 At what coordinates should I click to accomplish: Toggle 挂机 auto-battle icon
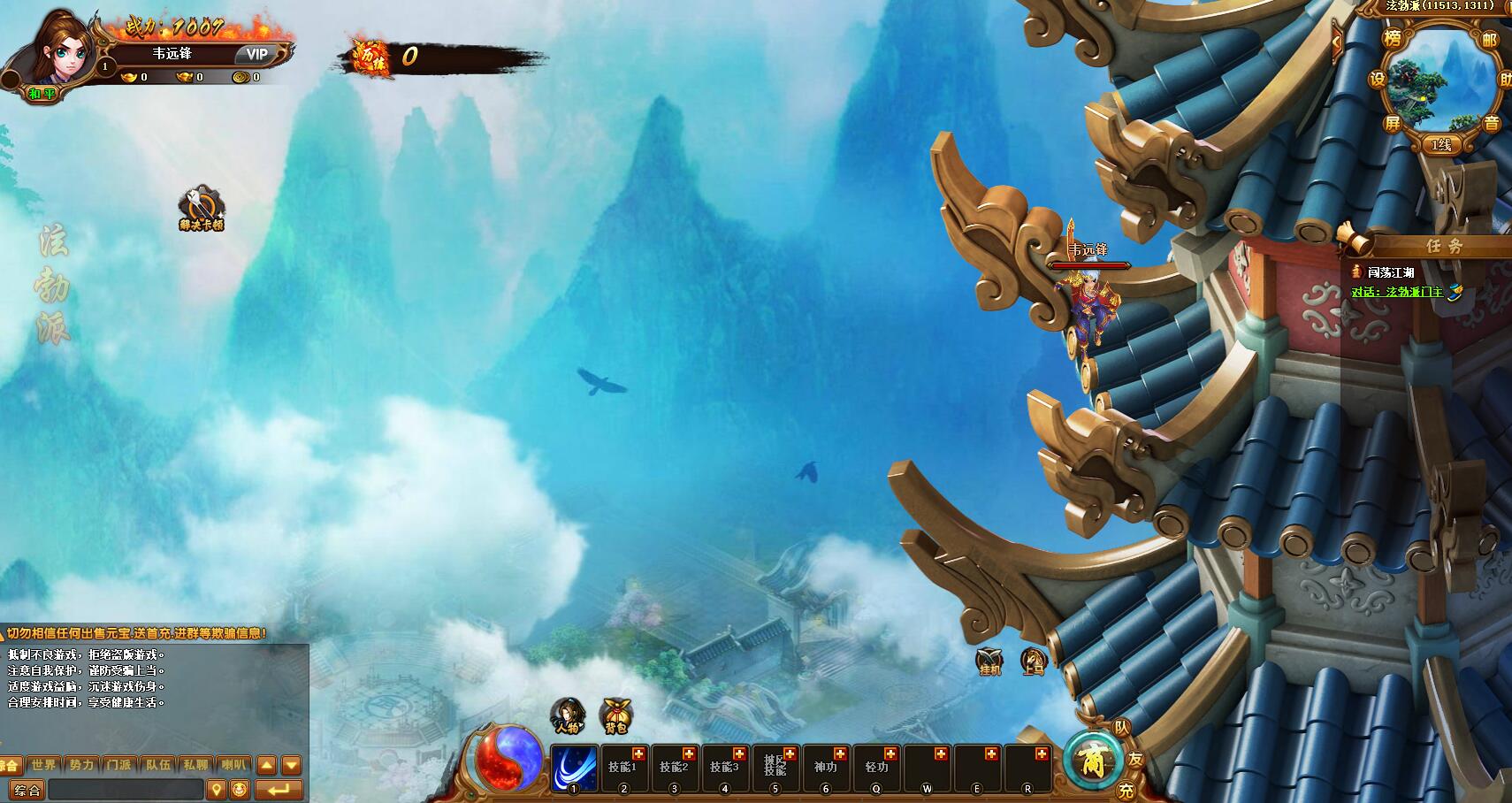[989, 661]
